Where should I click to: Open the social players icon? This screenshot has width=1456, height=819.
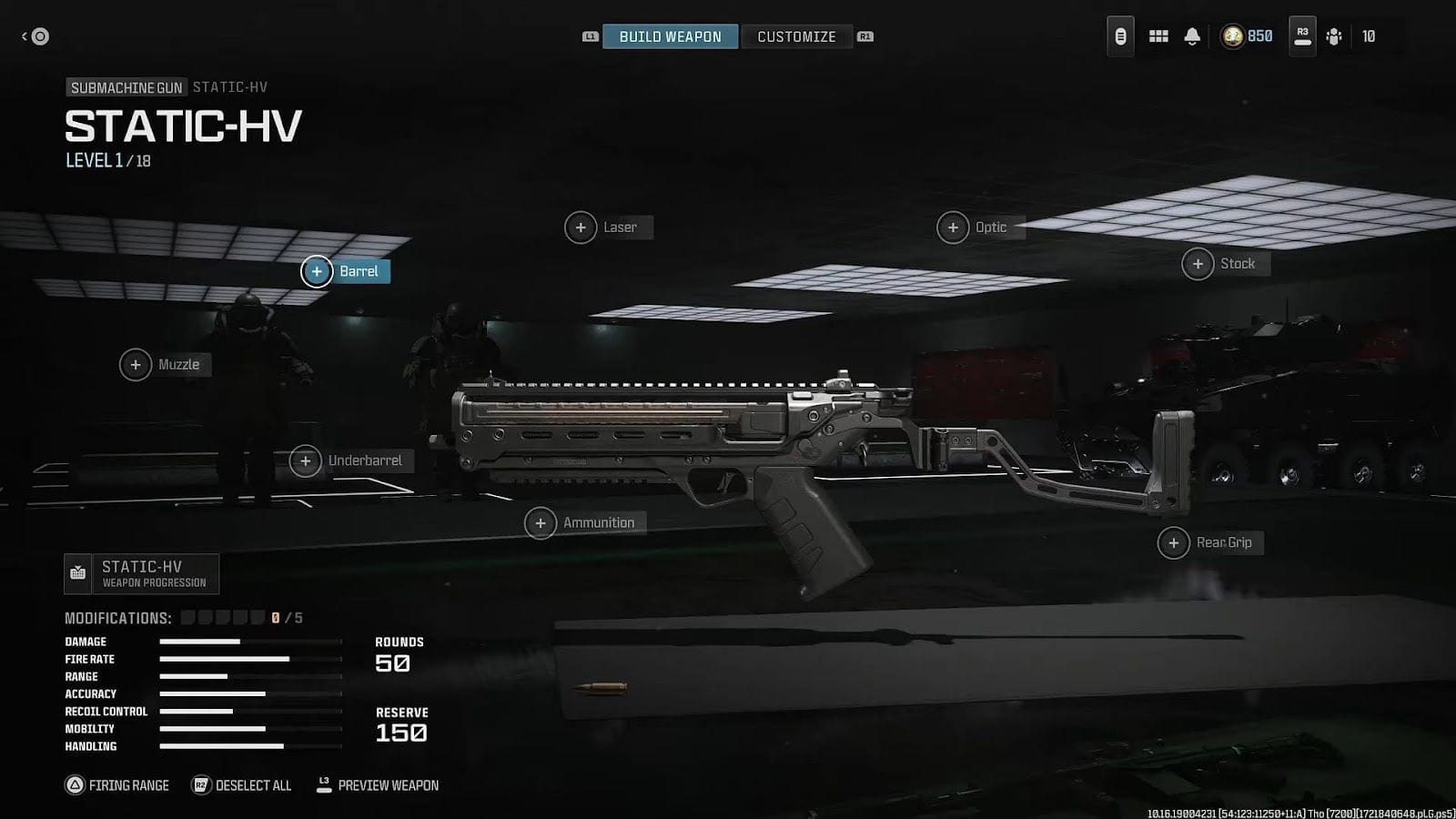click(x=1334, y=36)
